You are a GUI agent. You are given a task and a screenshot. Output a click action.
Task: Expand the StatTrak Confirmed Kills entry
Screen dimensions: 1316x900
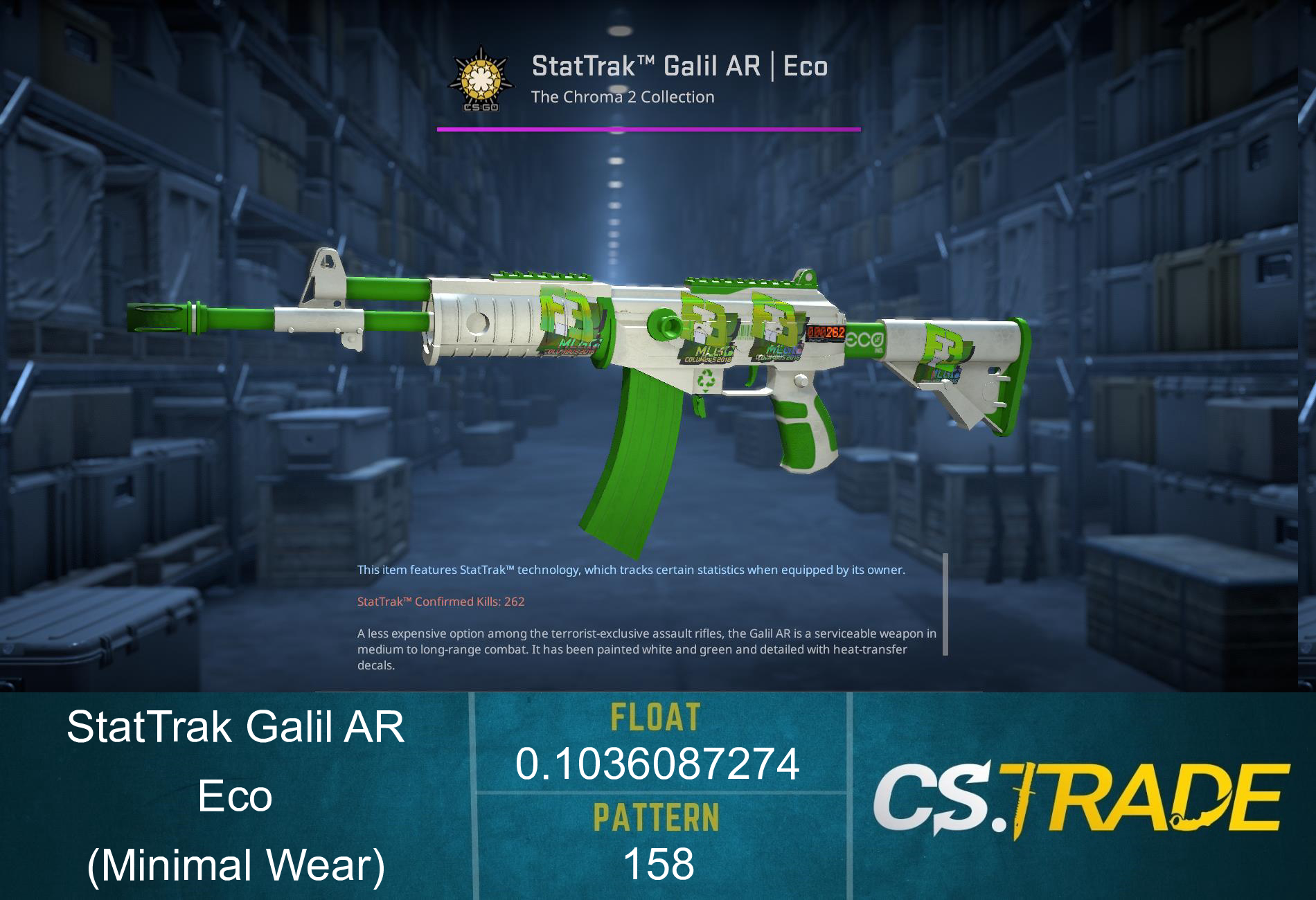[x=441, y=602]
